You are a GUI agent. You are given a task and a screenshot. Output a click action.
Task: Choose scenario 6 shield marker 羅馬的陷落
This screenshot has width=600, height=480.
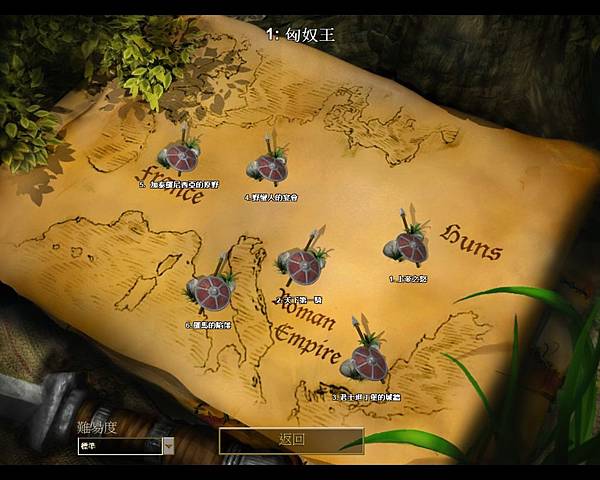pos(210,292)
